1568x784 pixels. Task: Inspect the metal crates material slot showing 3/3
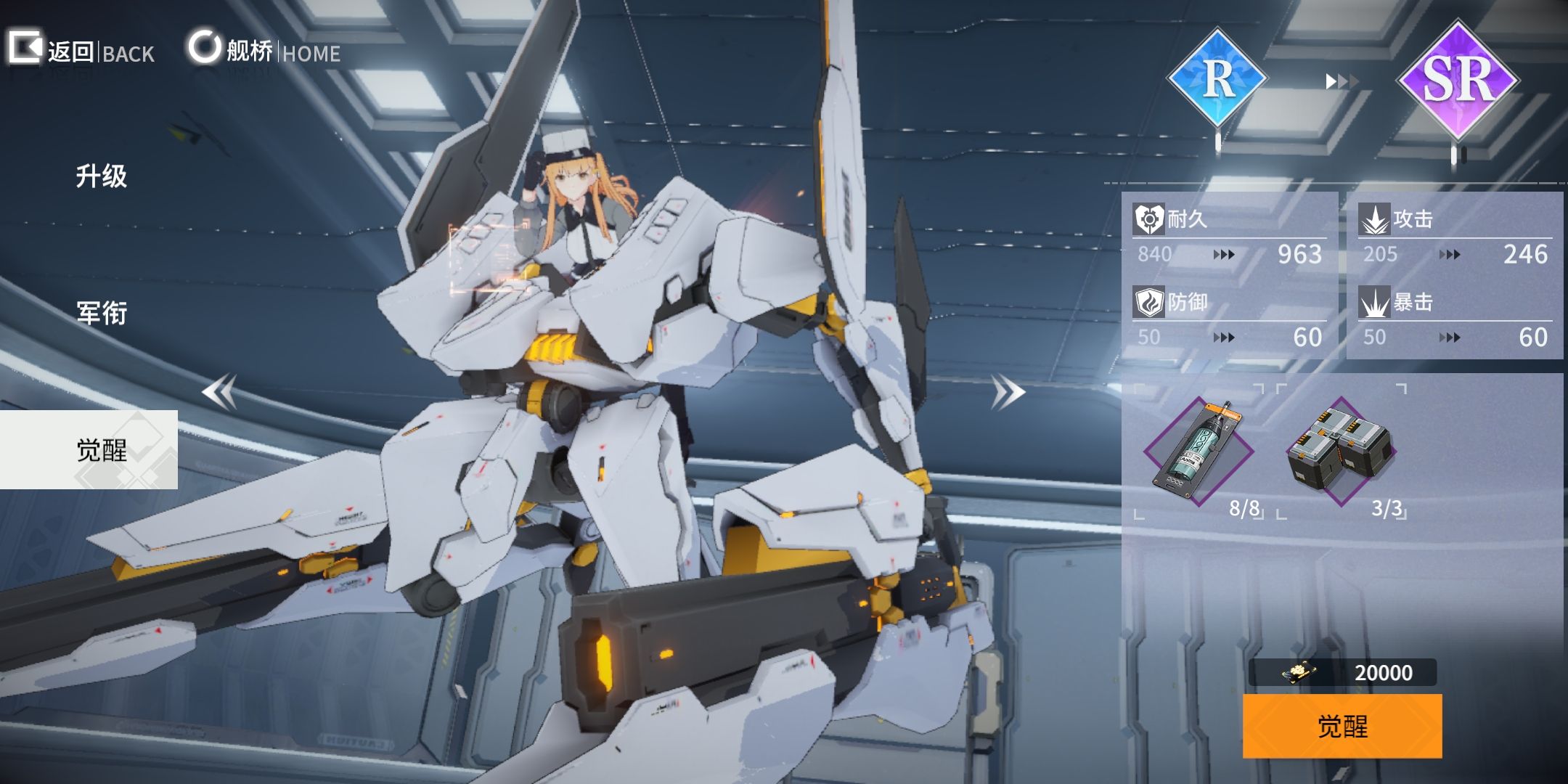(x=1342, y=452)
